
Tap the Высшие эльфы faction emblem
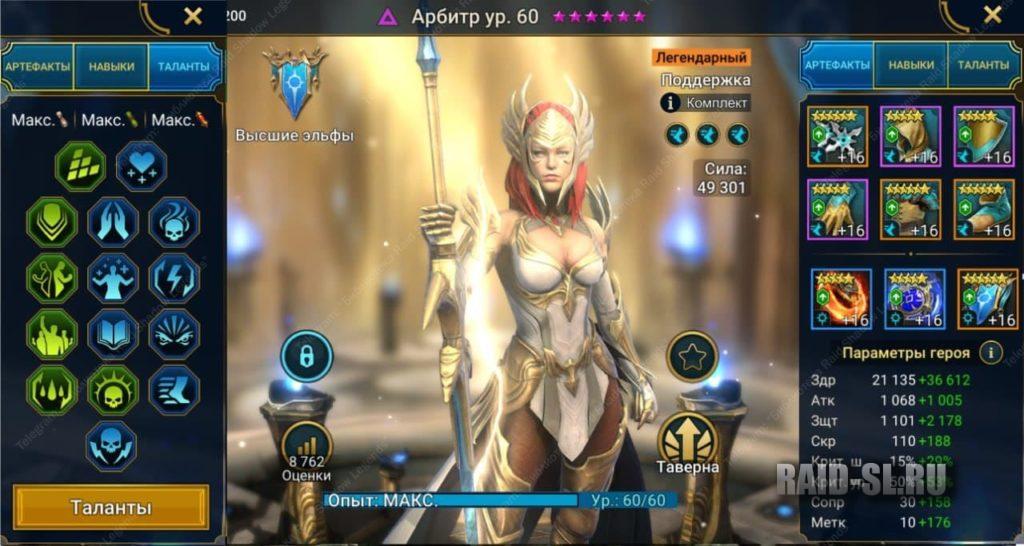(x=294, y=85)
